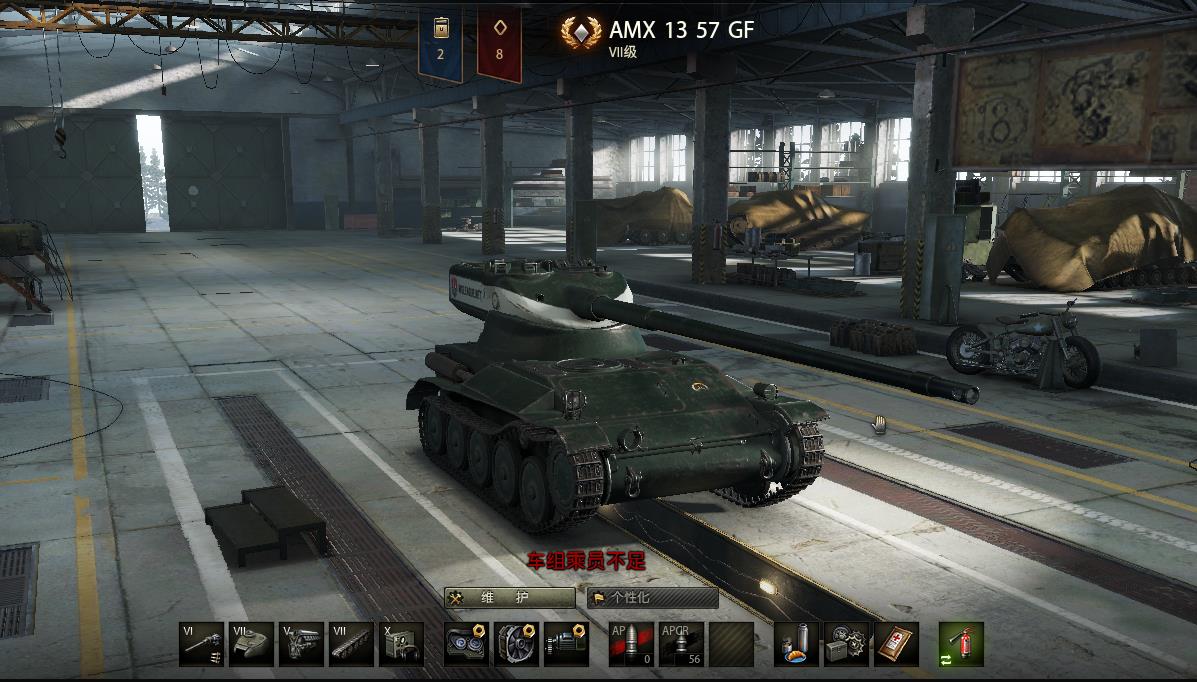Select the tier VII tracks module slot
Image resolution: width=1197 pixels, height=682 pixels.
point(351,644)
